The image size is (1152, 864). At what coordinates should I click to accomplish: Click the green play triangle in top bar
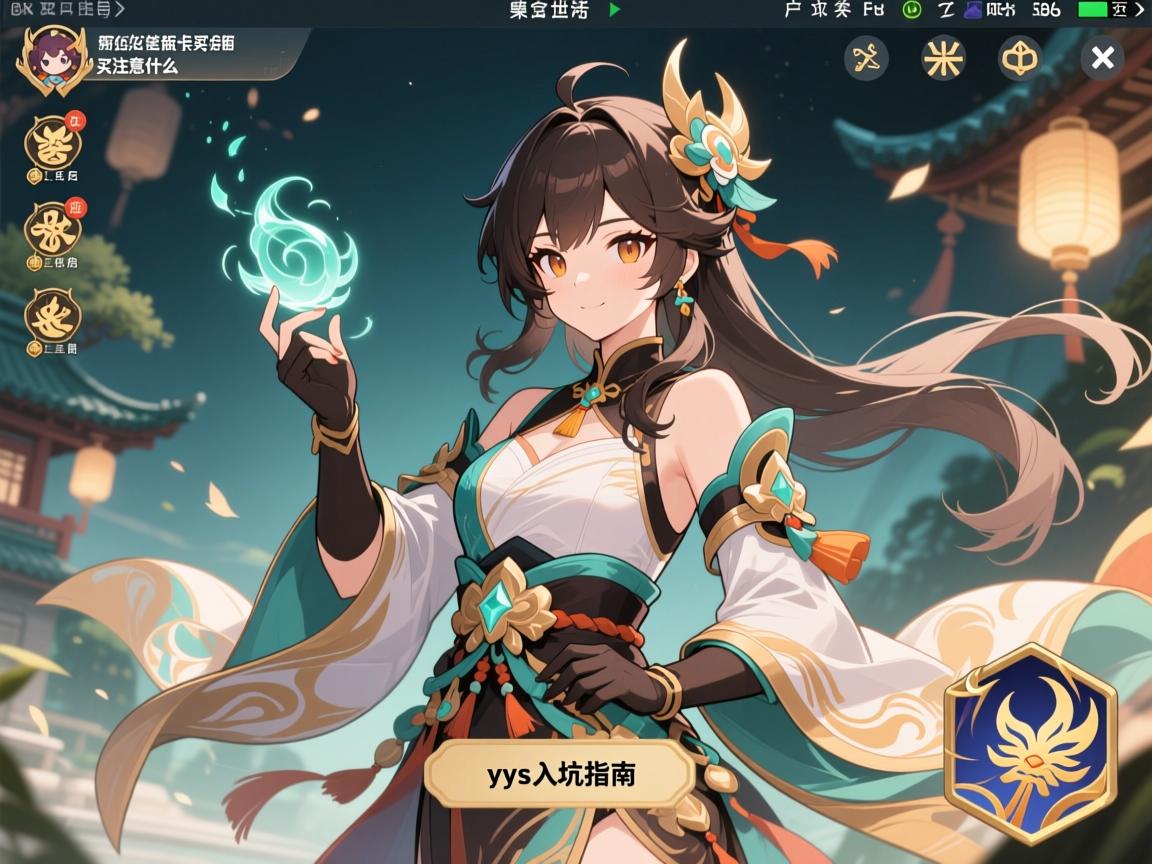pos(615,10)
